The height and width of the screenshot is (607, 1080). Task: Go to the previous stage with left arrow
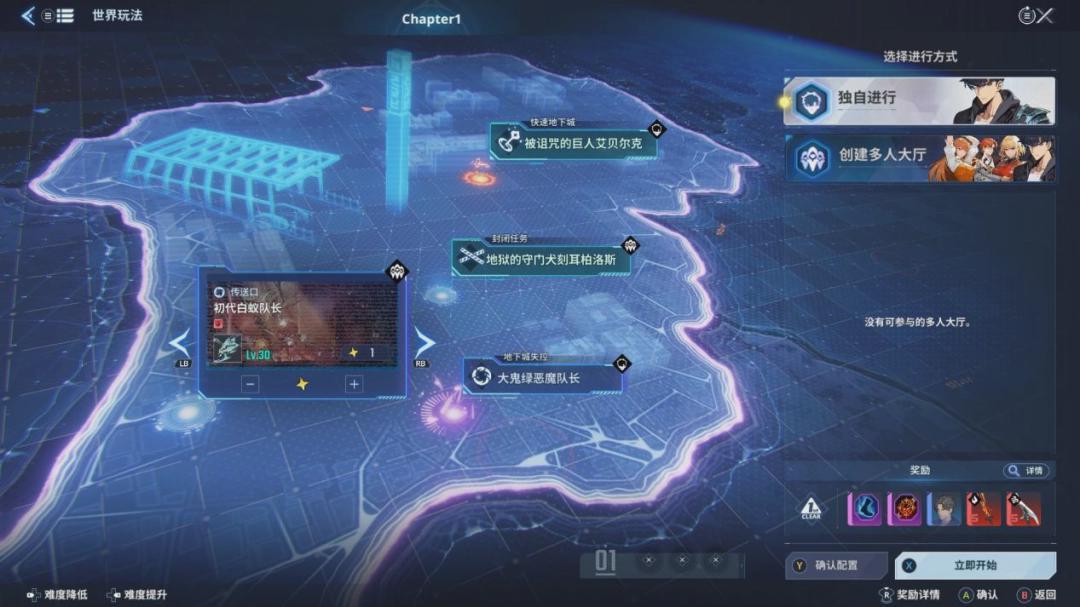[x=180, y=344]
